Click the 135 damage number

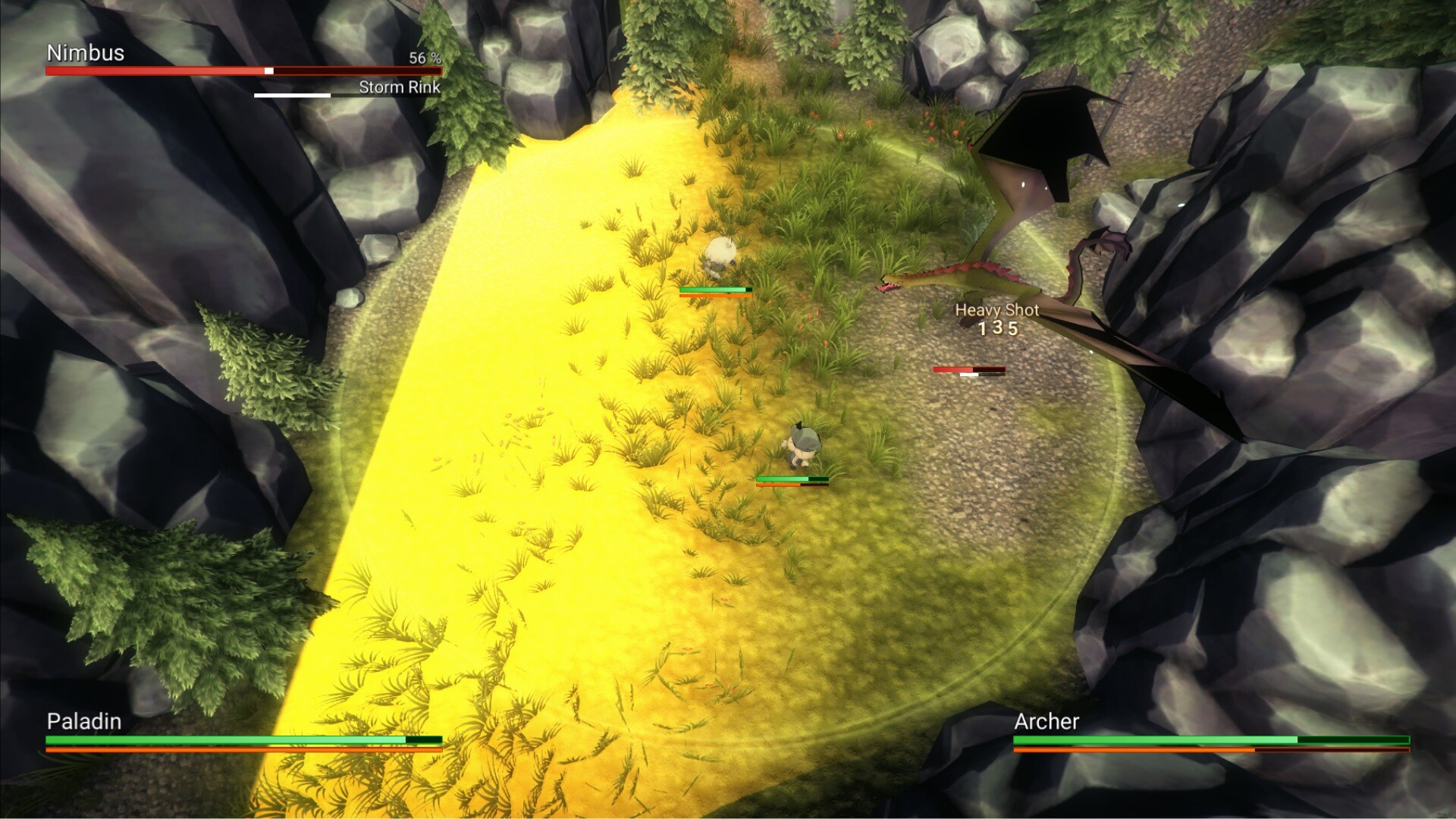click(999, 329)
